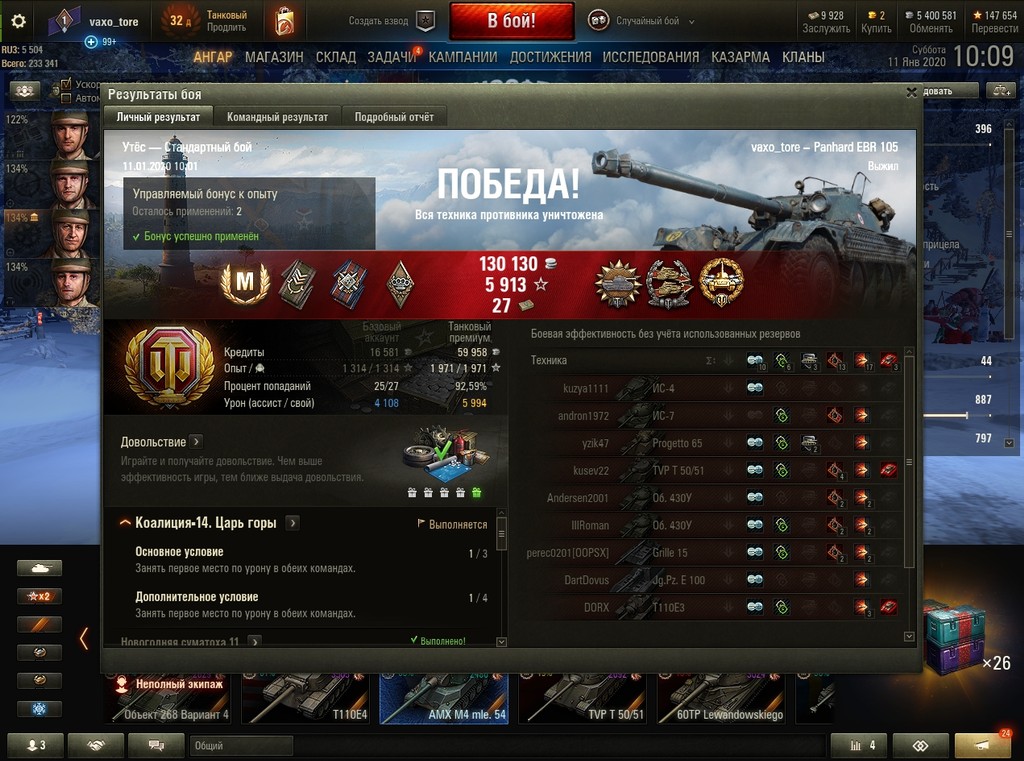Expand the Довольствие details arrow
Screen dimensions: 1024x761
[196, 441]
